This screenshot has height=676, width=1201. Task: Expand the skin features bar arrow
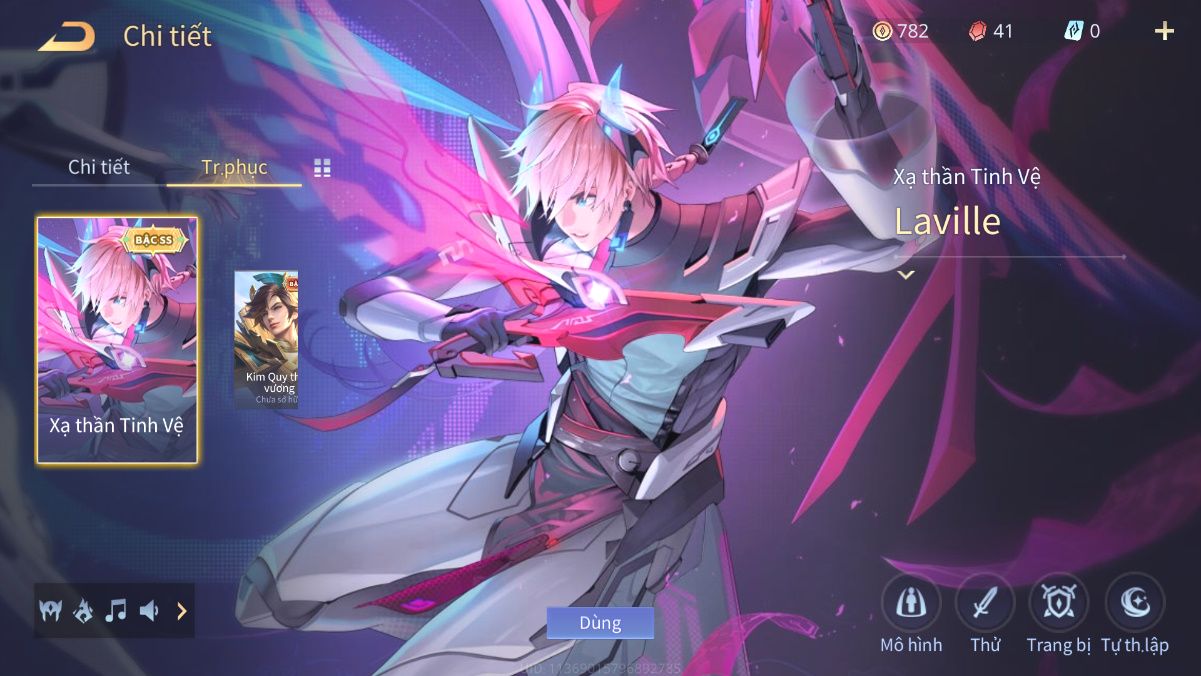(x=181, y=610)
